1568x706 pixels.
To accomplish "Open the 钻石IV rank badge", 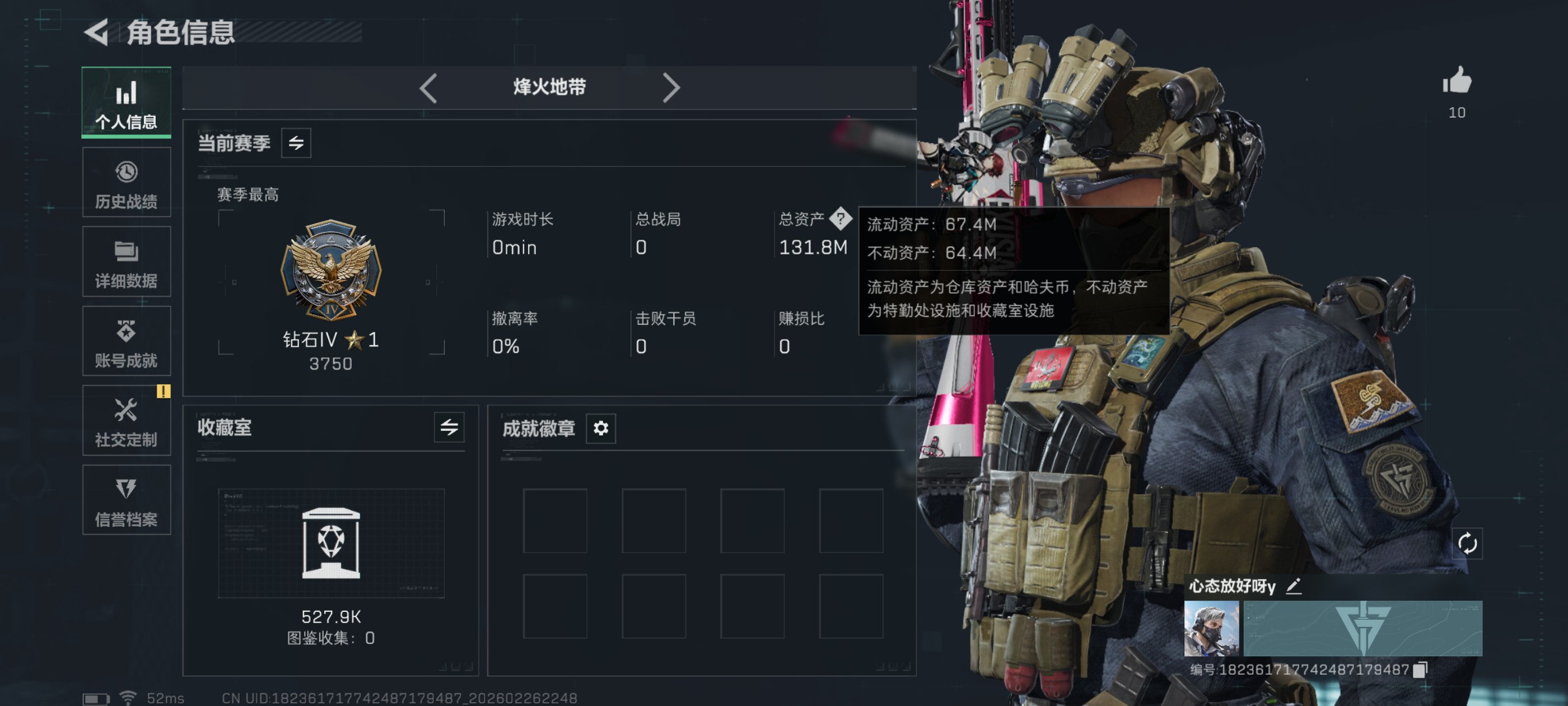I will pyautogui.click(x=330, y=270).
